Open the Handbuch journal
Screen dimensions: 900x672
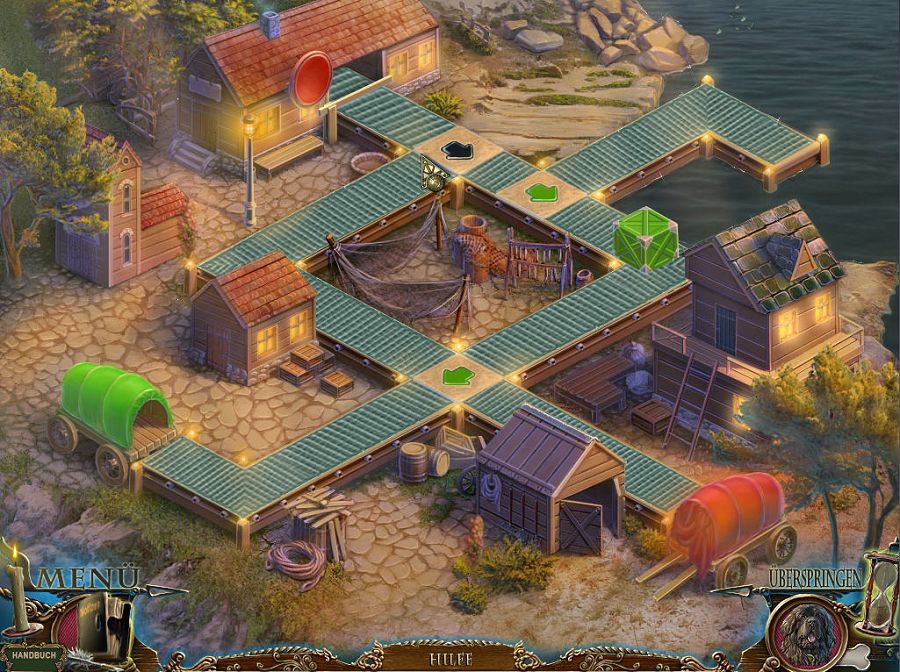coord(34,659)
